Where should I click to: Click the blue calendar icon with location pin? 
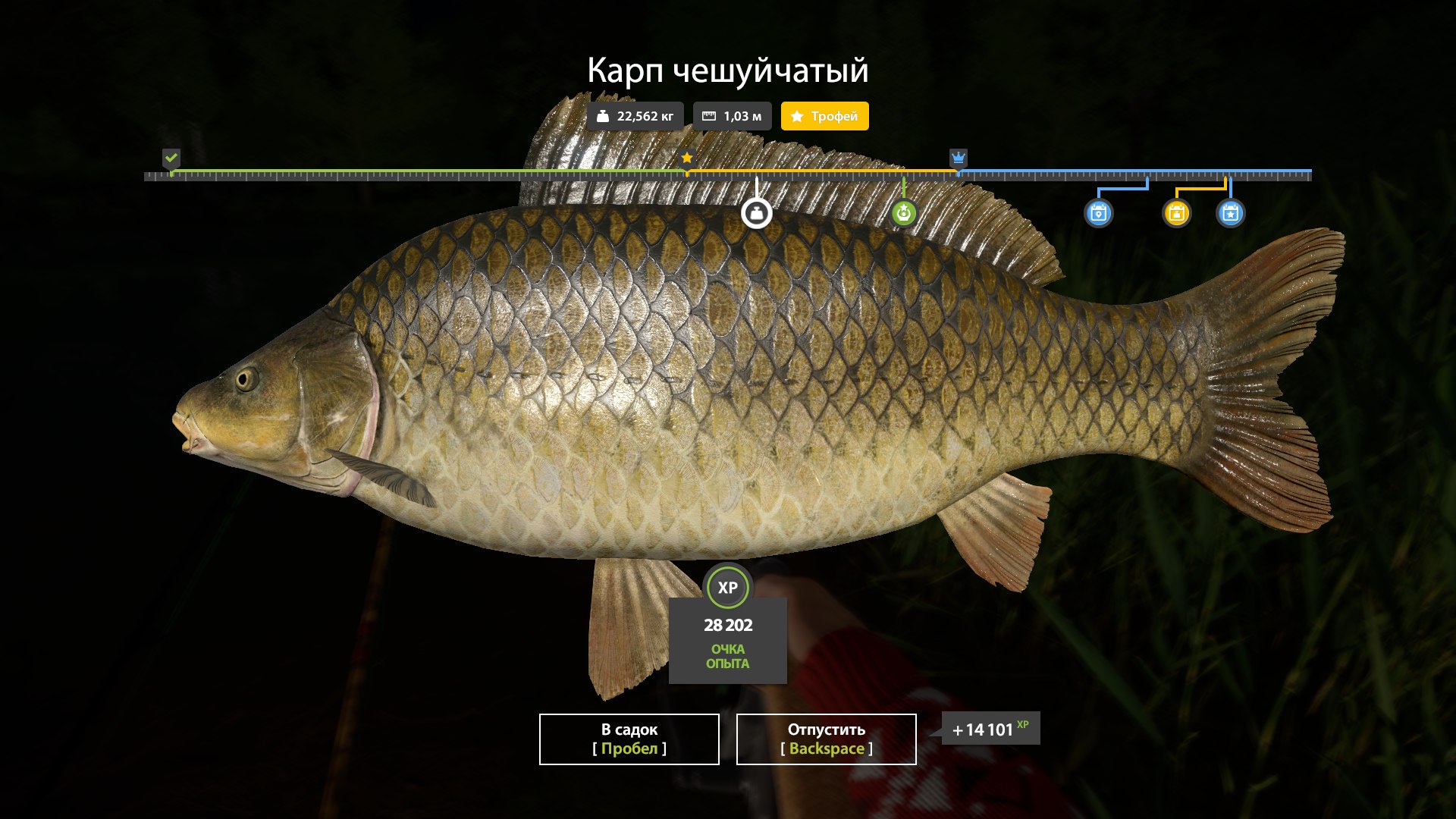pyautogui.click(x=1100, y=214)
